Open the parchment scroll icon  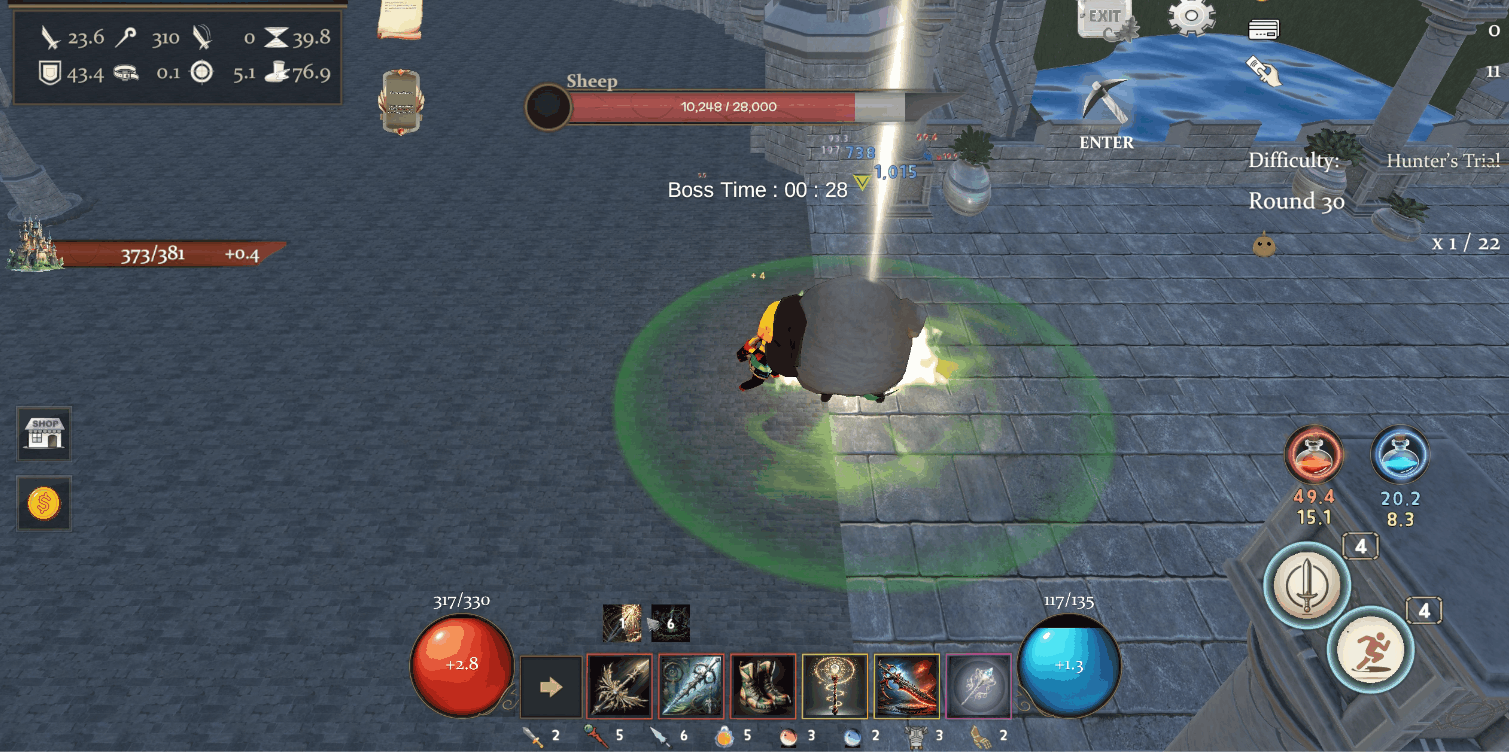click(x=400, y=19)
